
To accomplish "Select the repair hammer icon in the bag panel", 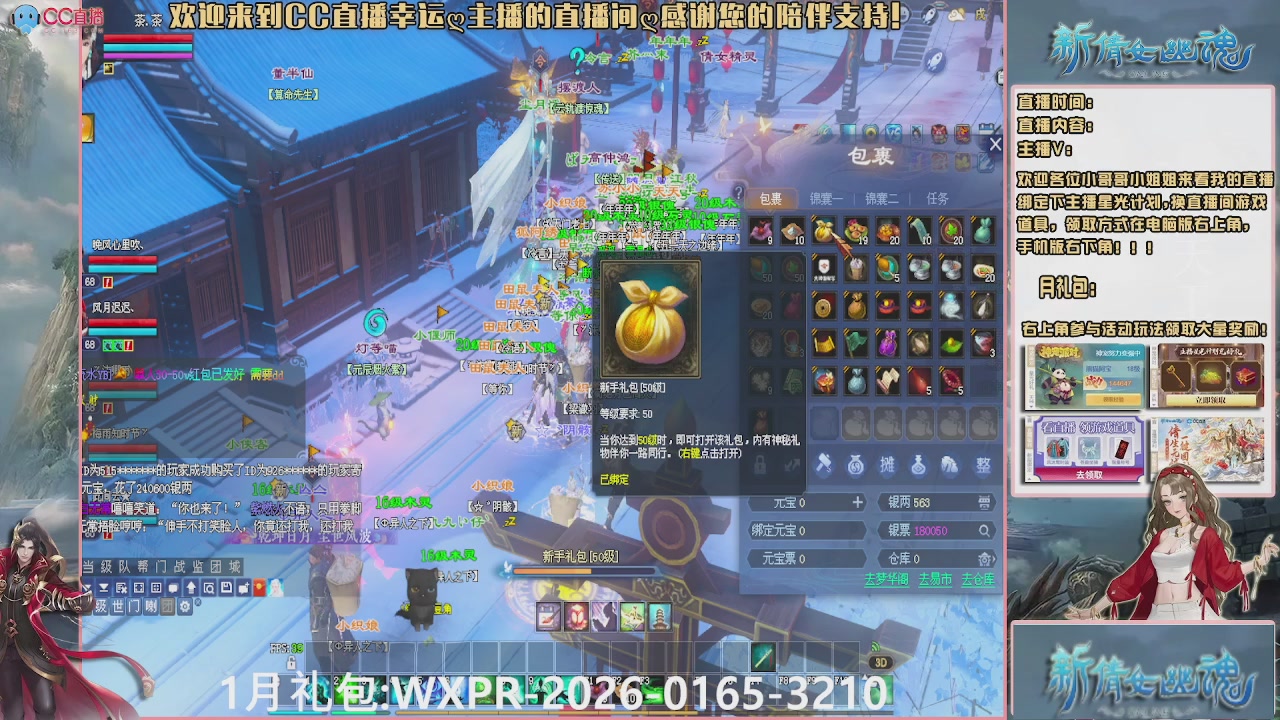I will (824, 466).
